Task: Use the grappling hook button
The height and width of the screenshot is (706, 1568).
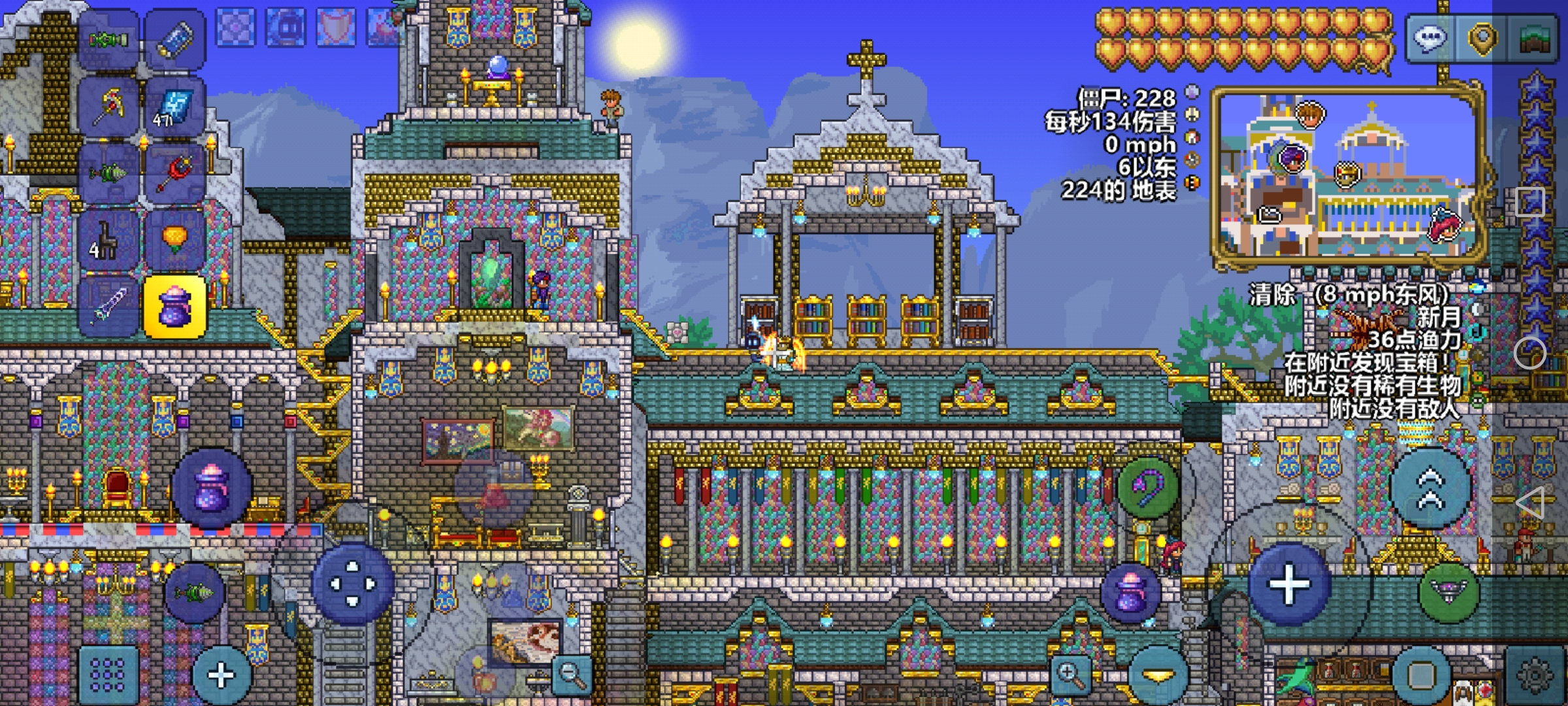Action: [1148, 487]
